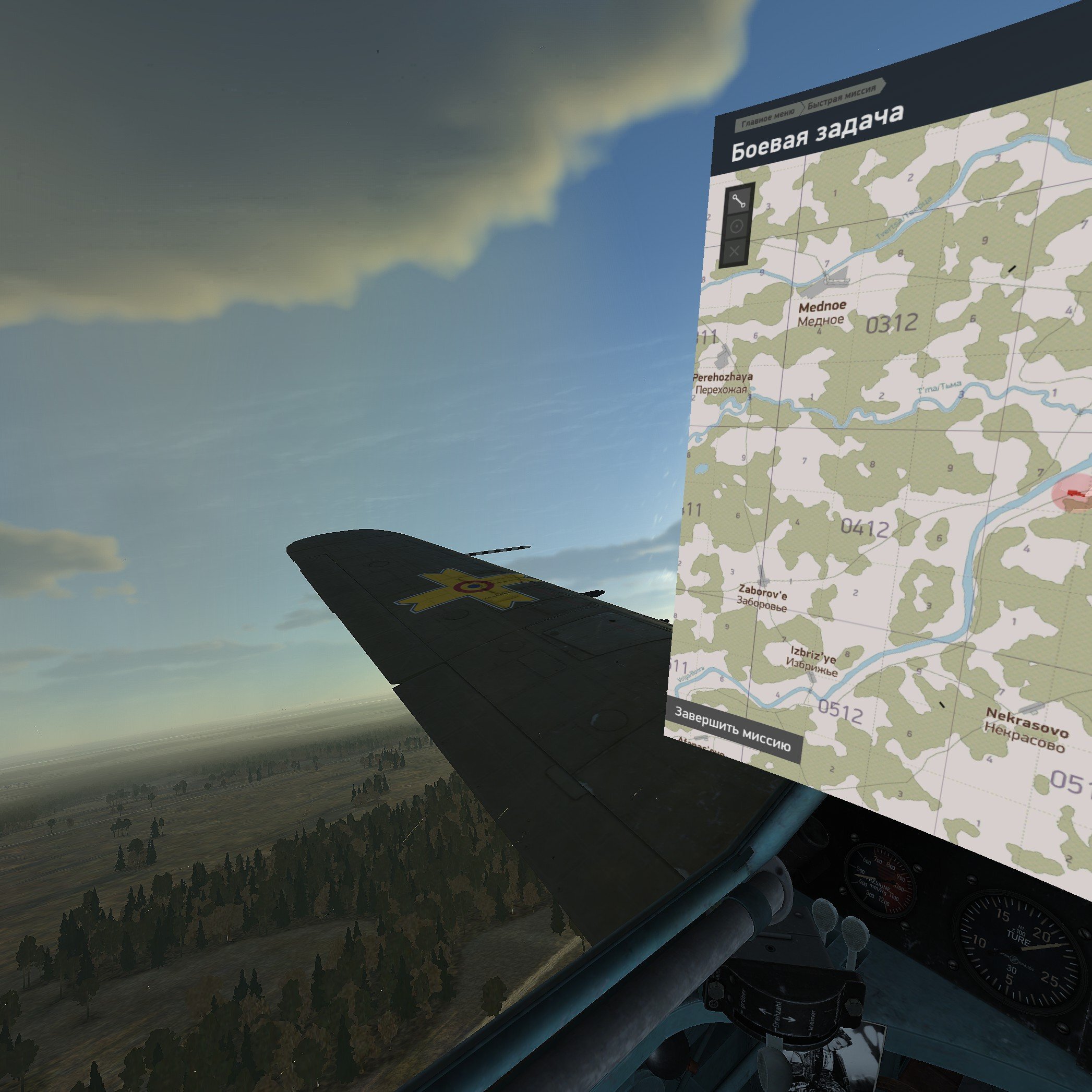Open the Быстрая миссия breadcrumb
The width and height of the screenshot is (1092, 1092).
[842, 98]
